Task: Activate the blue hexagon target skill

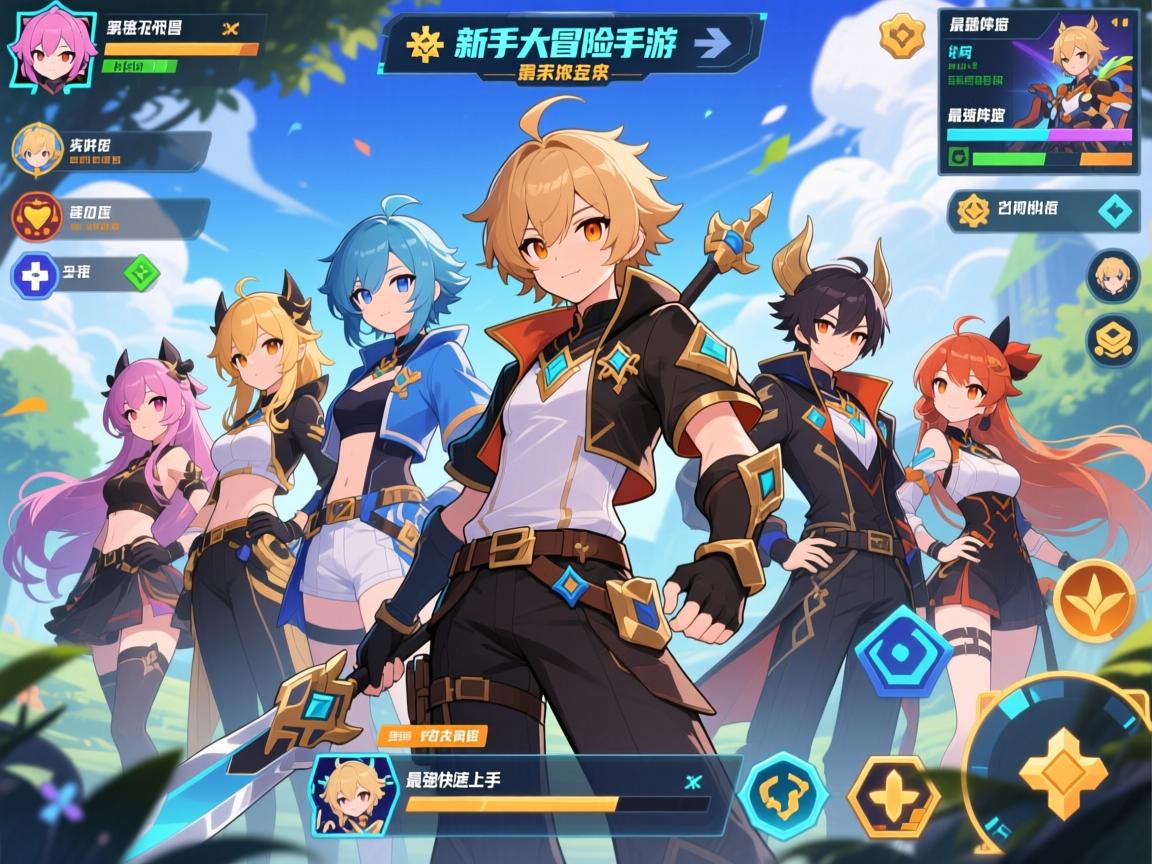Action: tap(903, 652)
